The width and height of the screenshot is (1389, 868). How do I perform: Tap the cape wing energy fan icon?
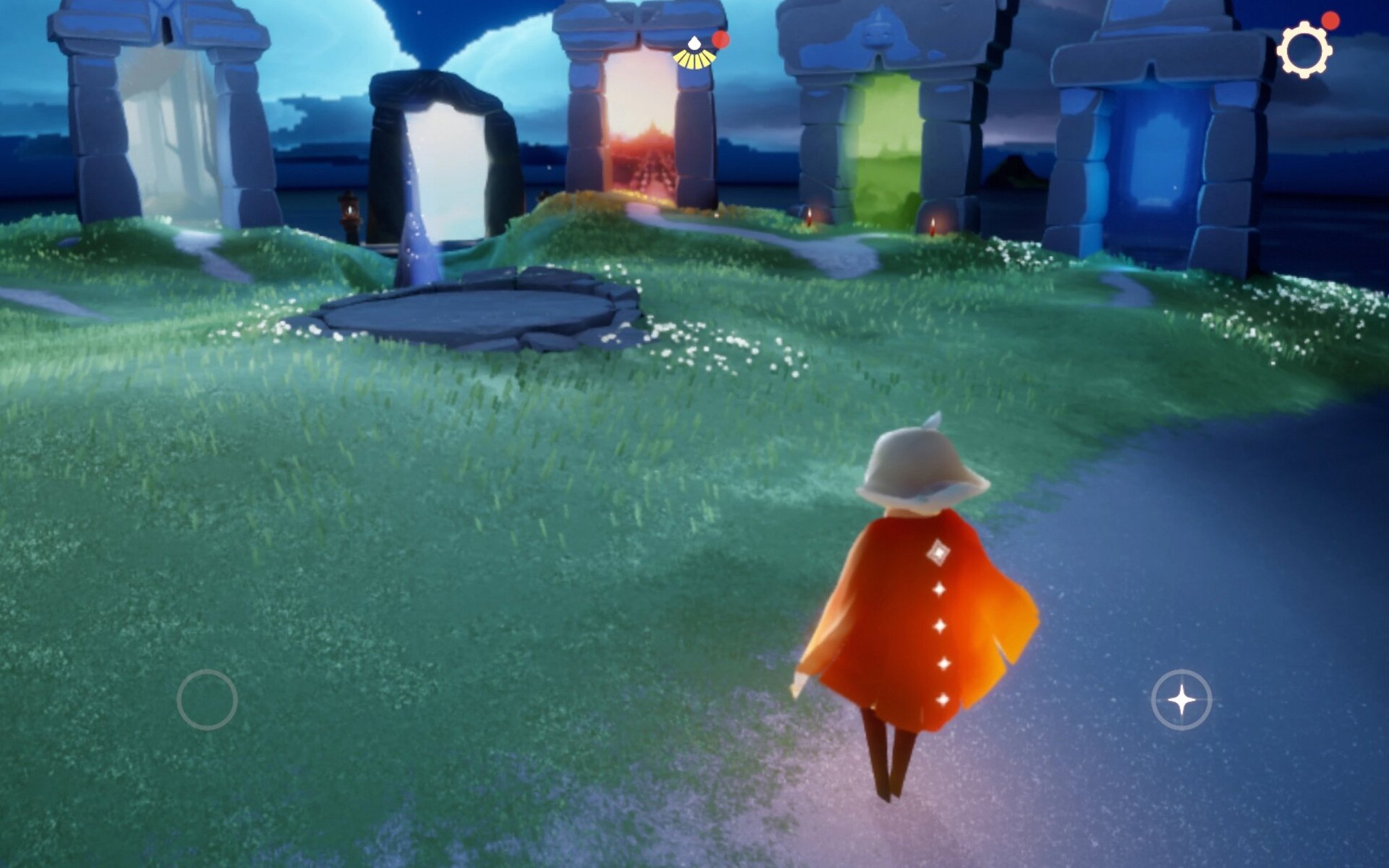[694, 54]
